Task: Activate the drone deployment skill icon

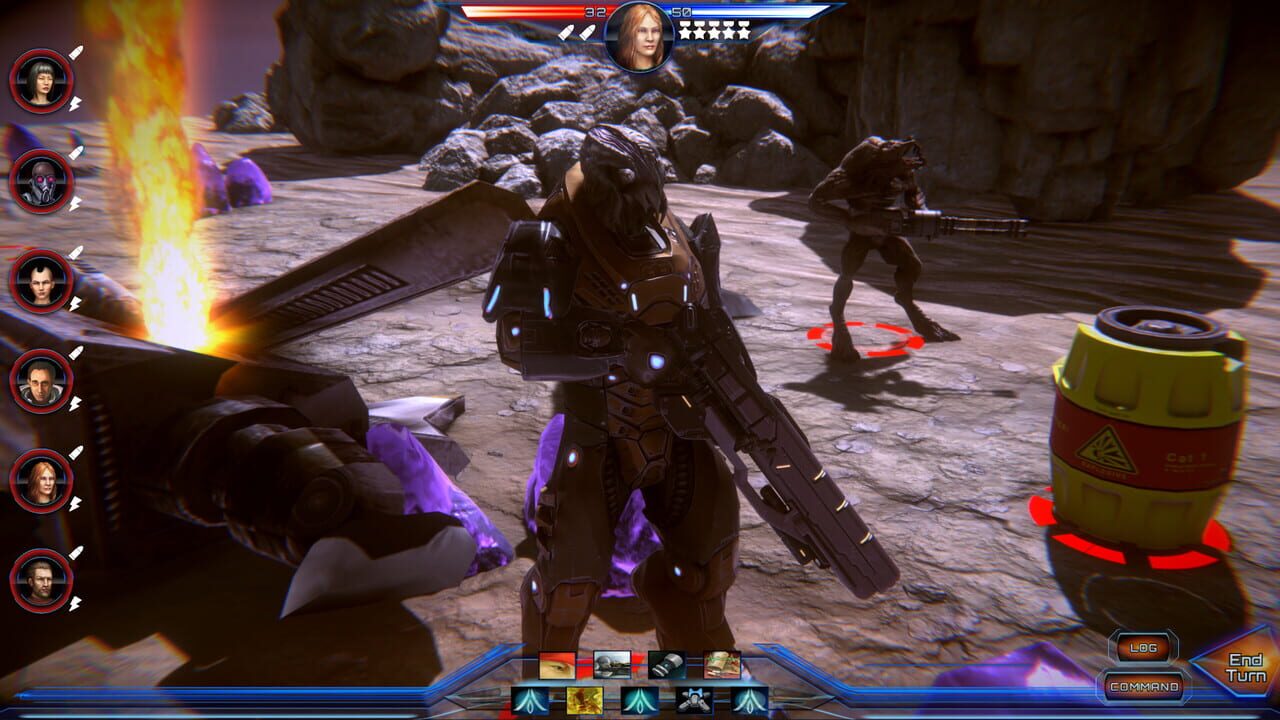Action: click(692, 698)
